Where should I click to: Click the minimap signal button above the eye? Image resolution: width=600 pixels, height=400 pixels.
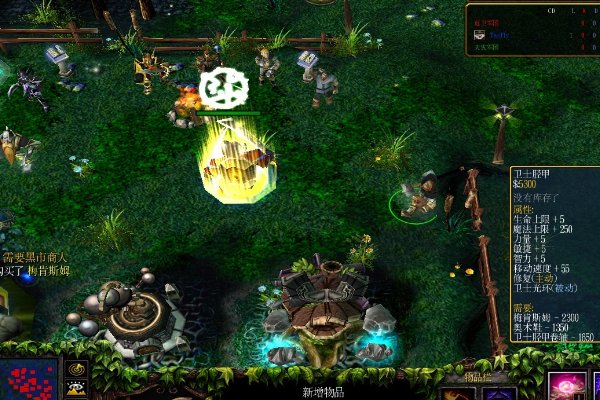pos(76,370)
